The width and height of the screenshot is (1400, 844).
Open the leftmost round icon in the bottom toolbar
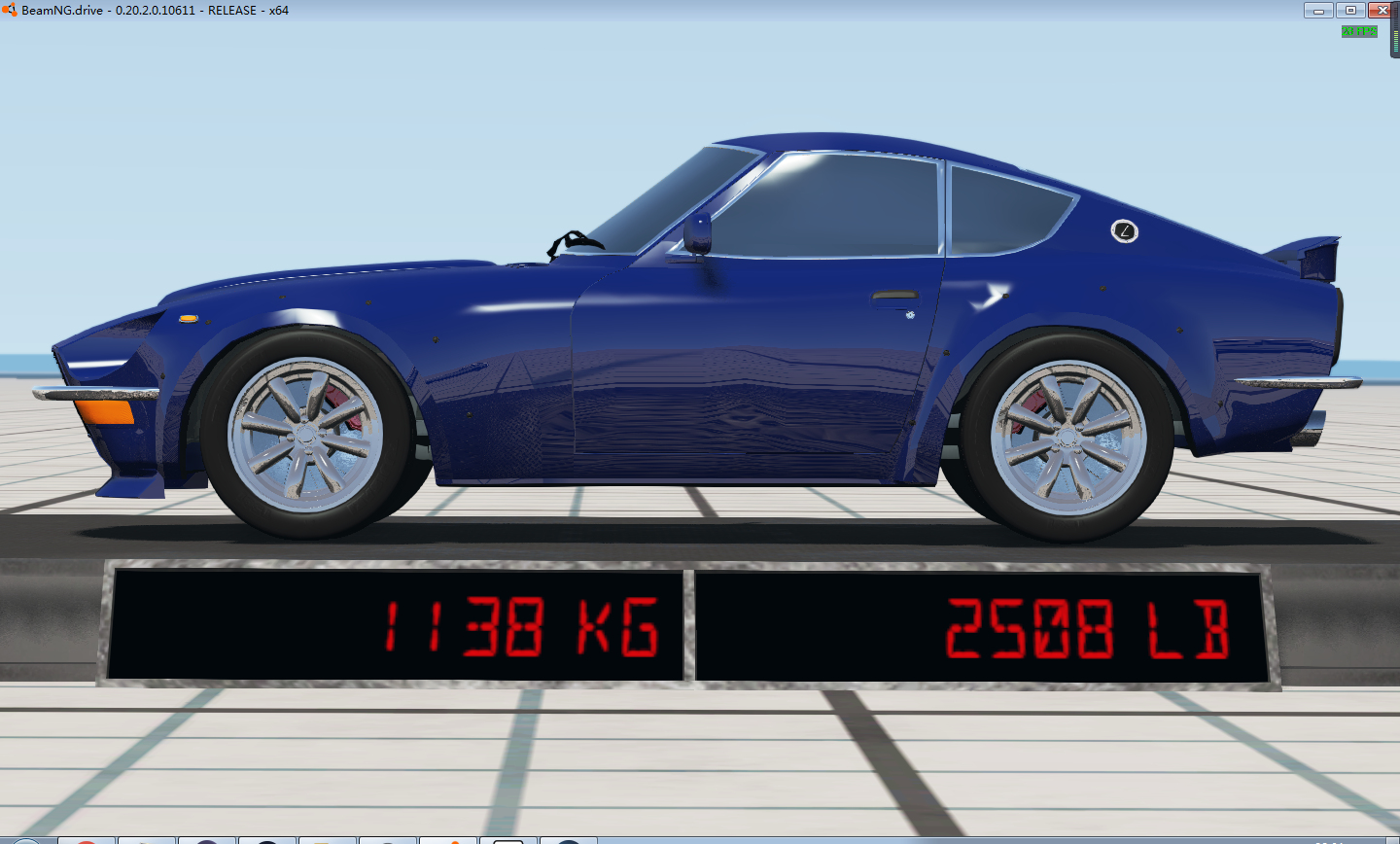pos(26,840)
